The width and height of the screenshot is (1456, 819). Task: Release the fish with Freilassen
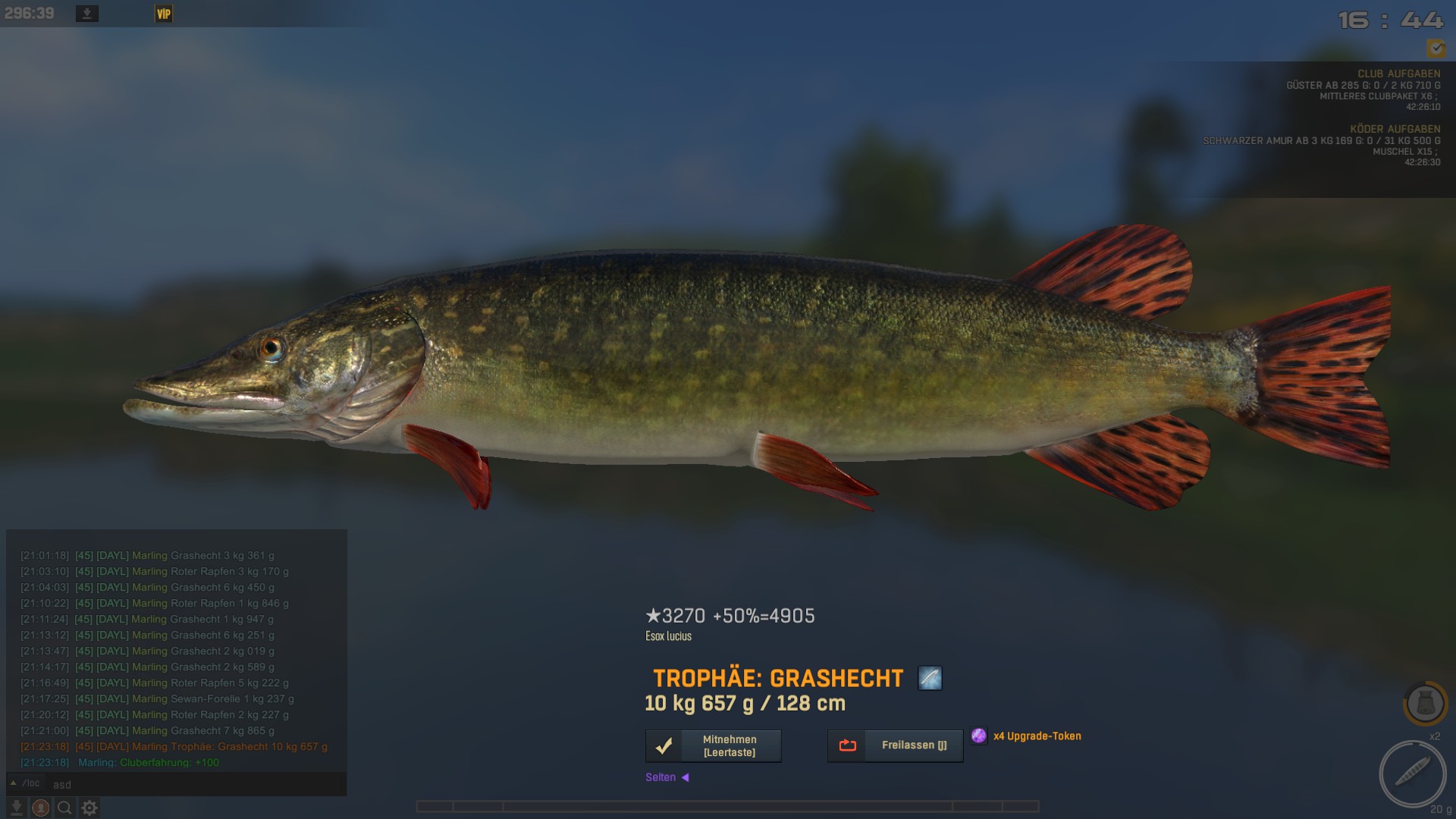(895, 746)
